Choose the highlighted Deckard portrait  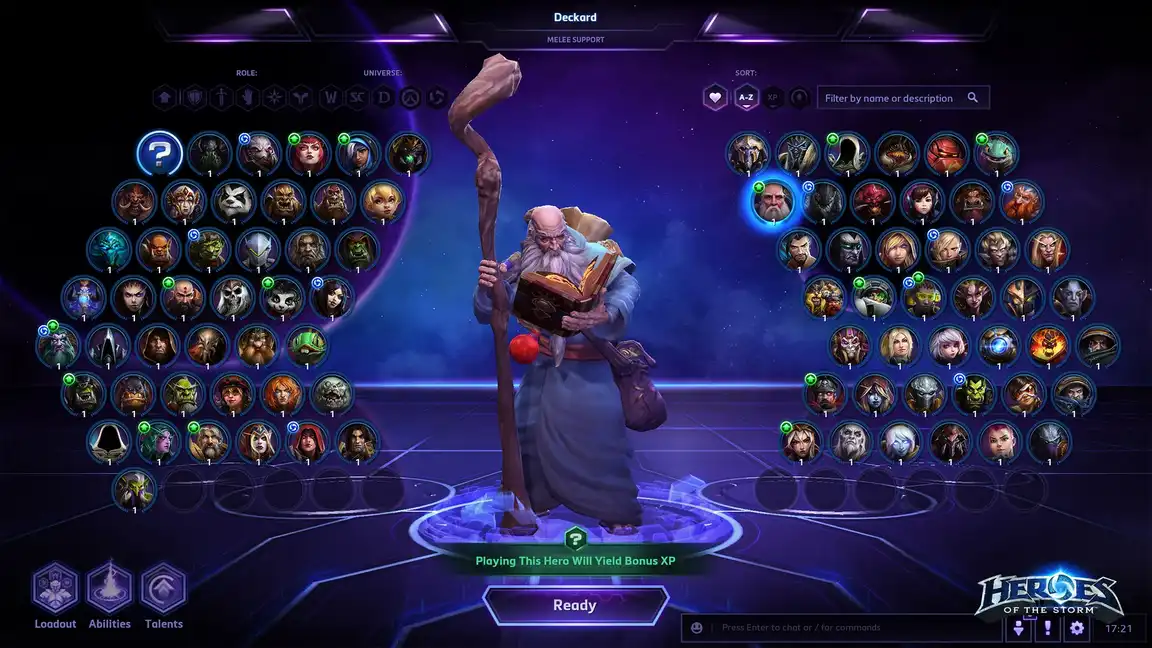coord(773,203)
